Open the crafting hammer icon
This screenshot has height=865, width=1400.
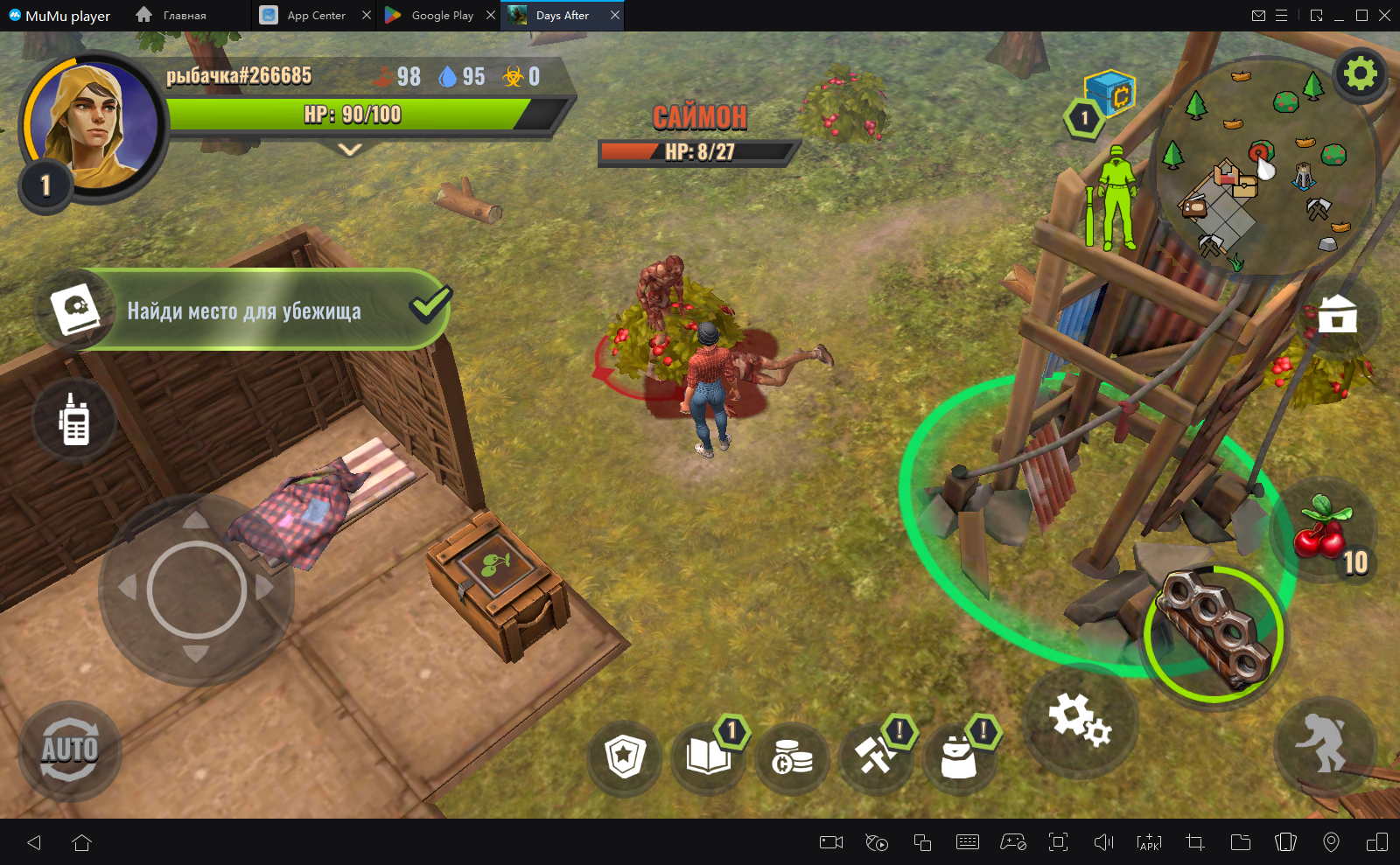pyautogui.click(x=875, y=757)
